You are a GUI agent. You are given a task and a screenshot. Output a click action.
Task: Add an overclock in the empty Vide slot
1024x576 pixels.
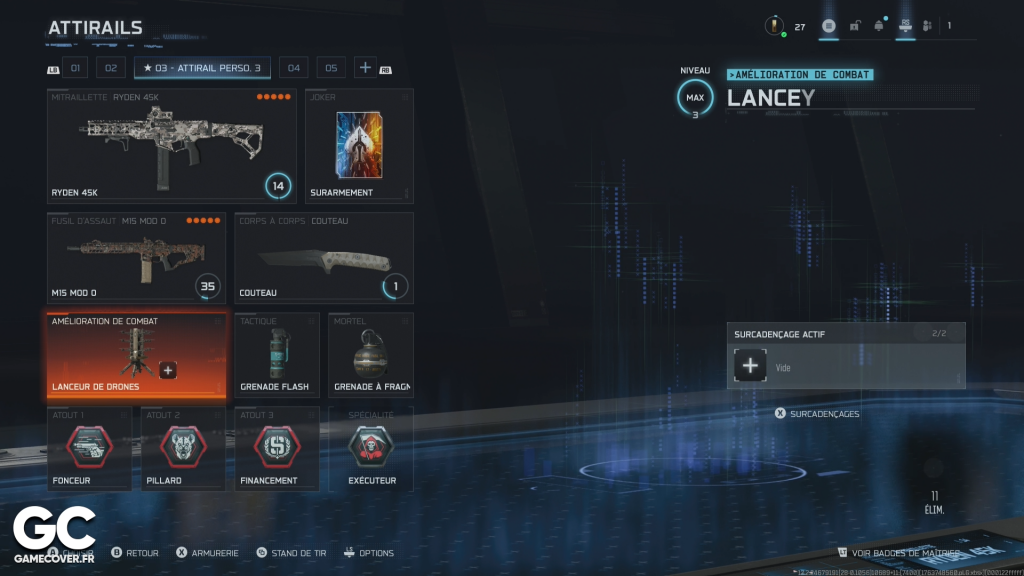point(750,366)
